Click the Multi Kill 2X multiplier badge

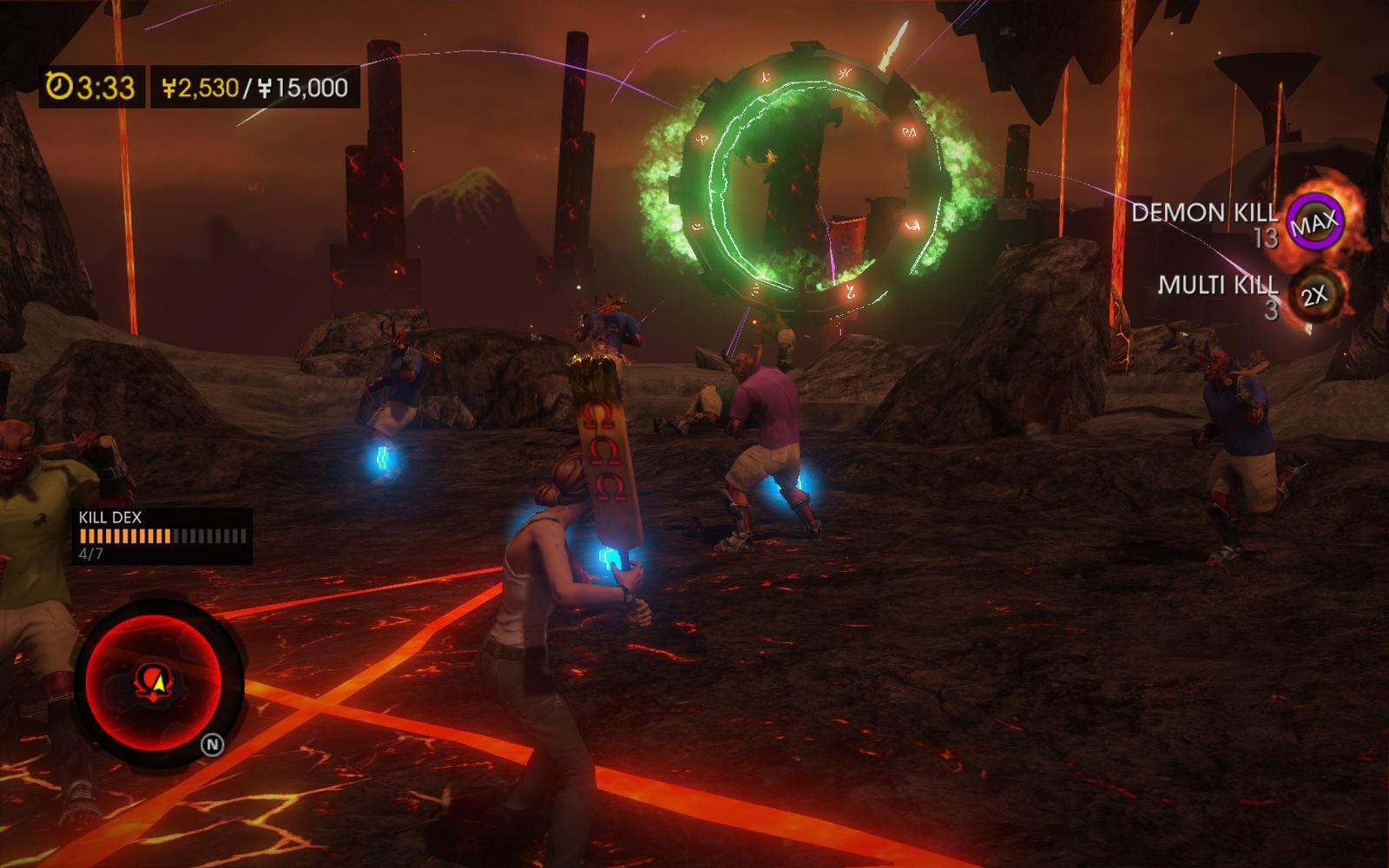pos(1313,296)
